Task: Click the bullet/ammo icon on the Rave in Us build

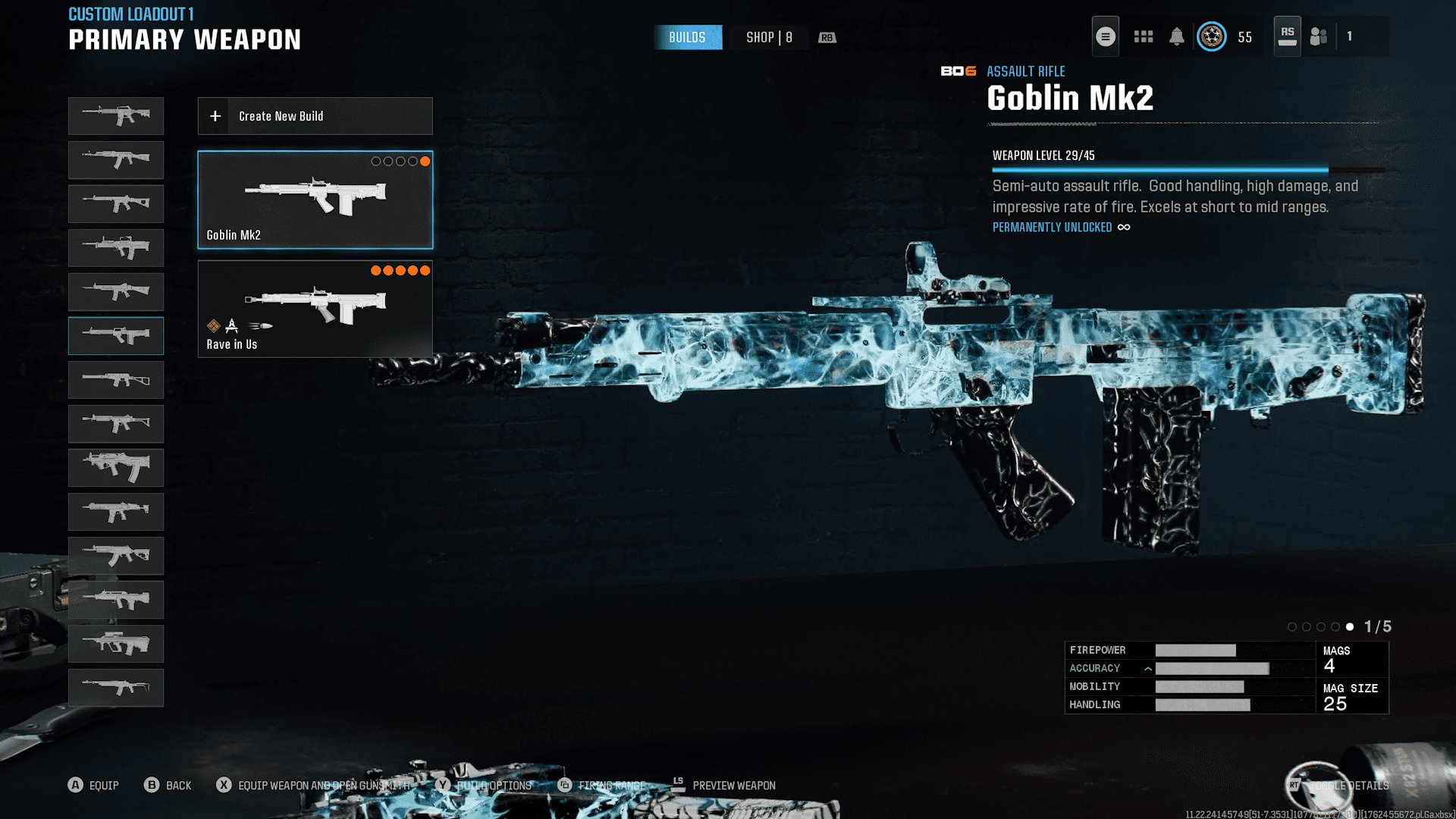Action: (261, 326)
